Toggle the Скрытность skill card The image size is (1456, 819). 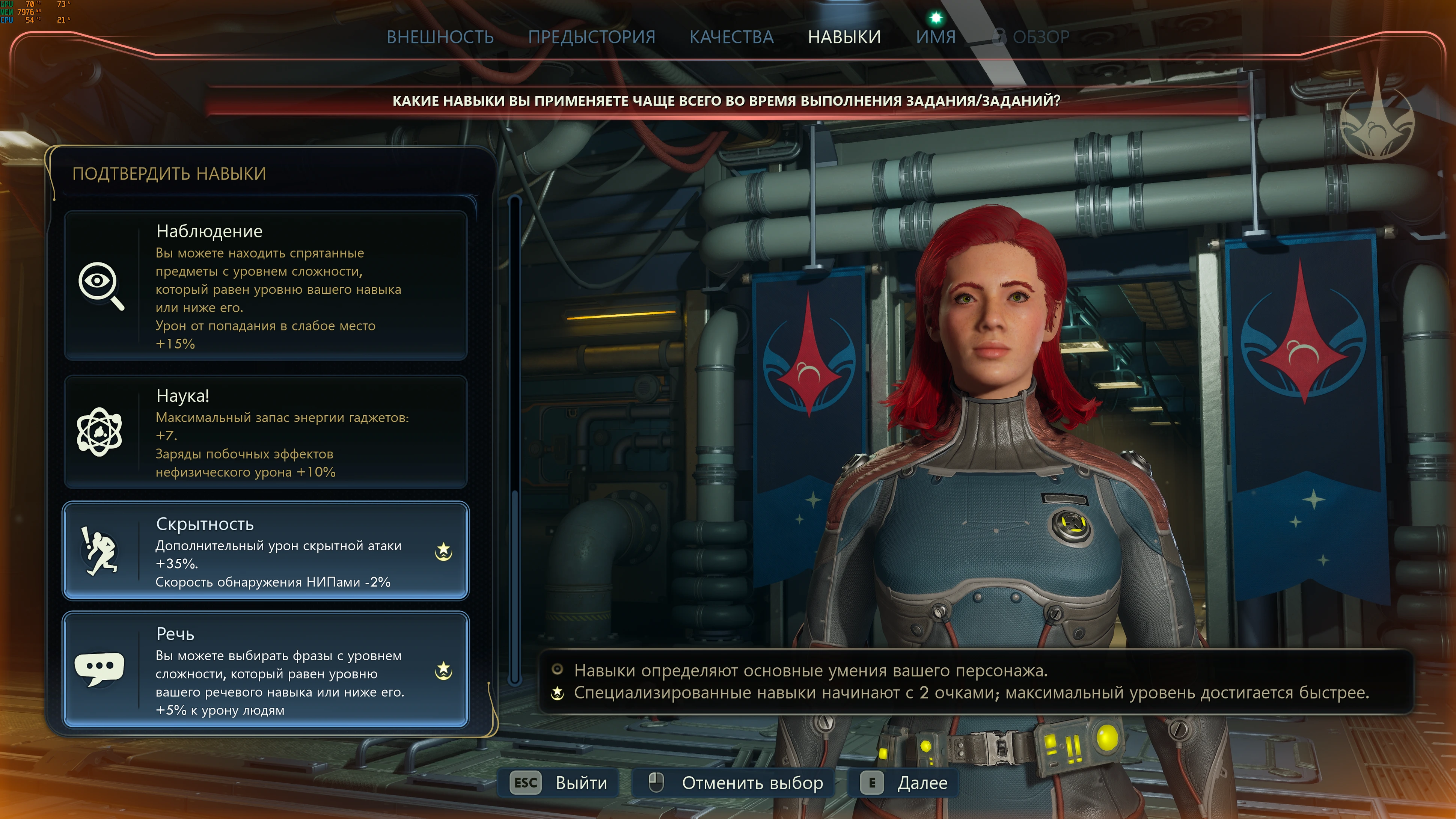tap(266, 551)
